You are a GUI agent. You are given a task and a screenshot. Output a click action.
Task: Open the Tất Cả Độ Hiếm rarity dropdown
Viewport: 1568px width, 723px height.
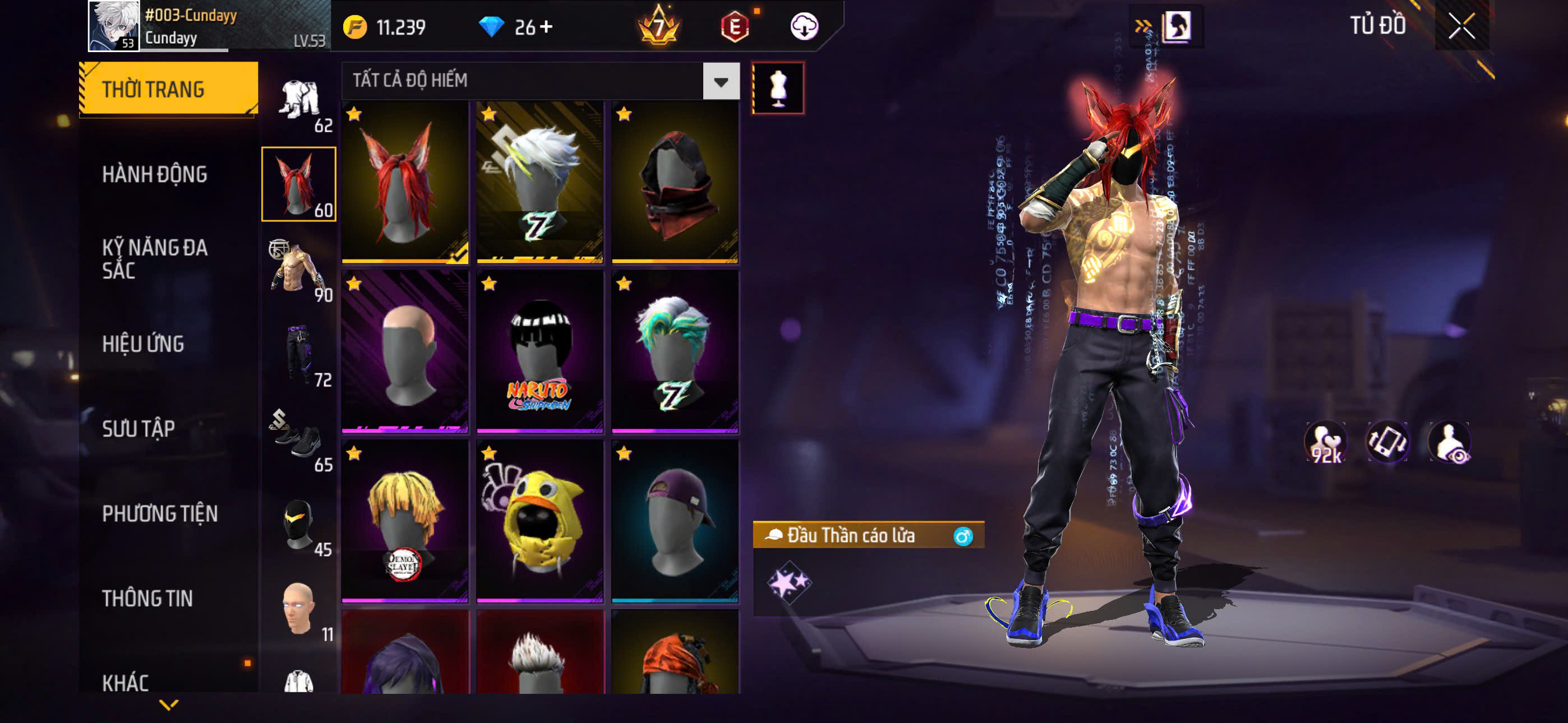tap(721, 81)
